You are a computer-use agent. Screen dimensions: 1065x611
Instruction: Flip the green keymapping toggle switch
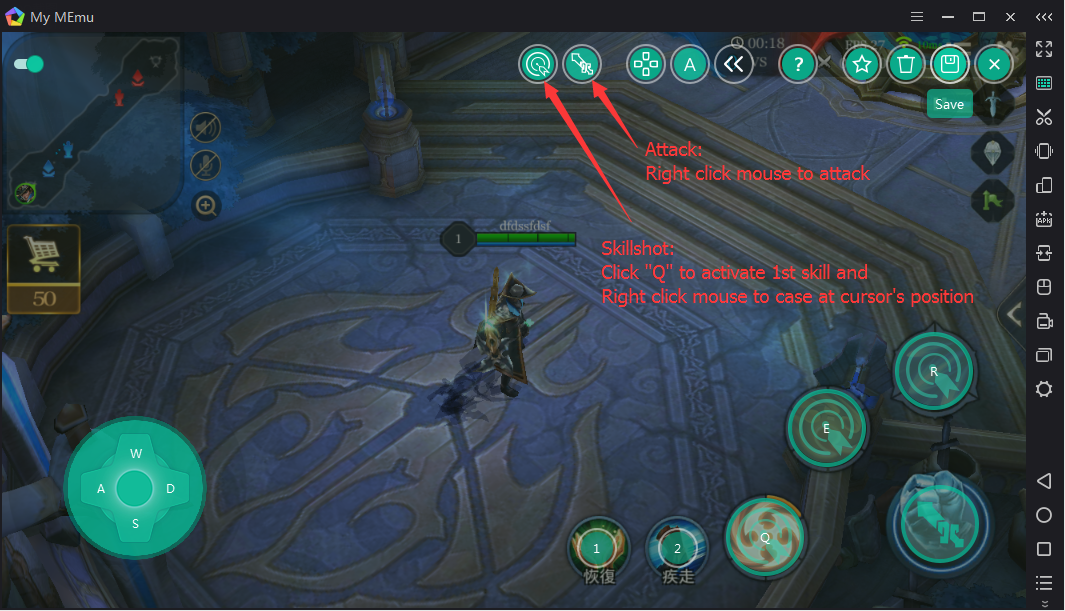[x=29, y=64]
